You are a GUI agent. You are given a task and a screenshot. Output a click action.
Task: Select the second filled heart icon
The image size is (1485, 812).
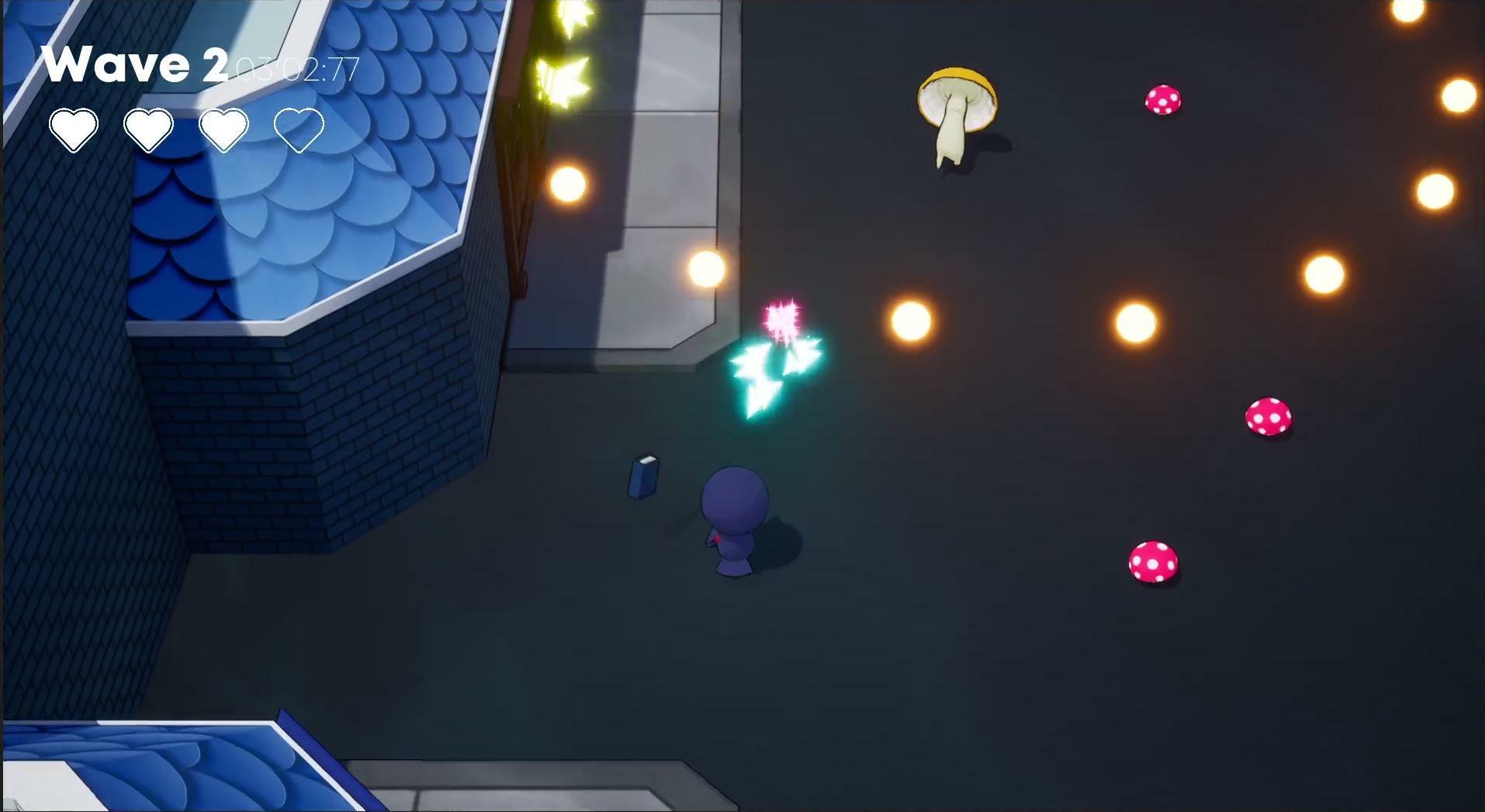[x=149, y=128]
